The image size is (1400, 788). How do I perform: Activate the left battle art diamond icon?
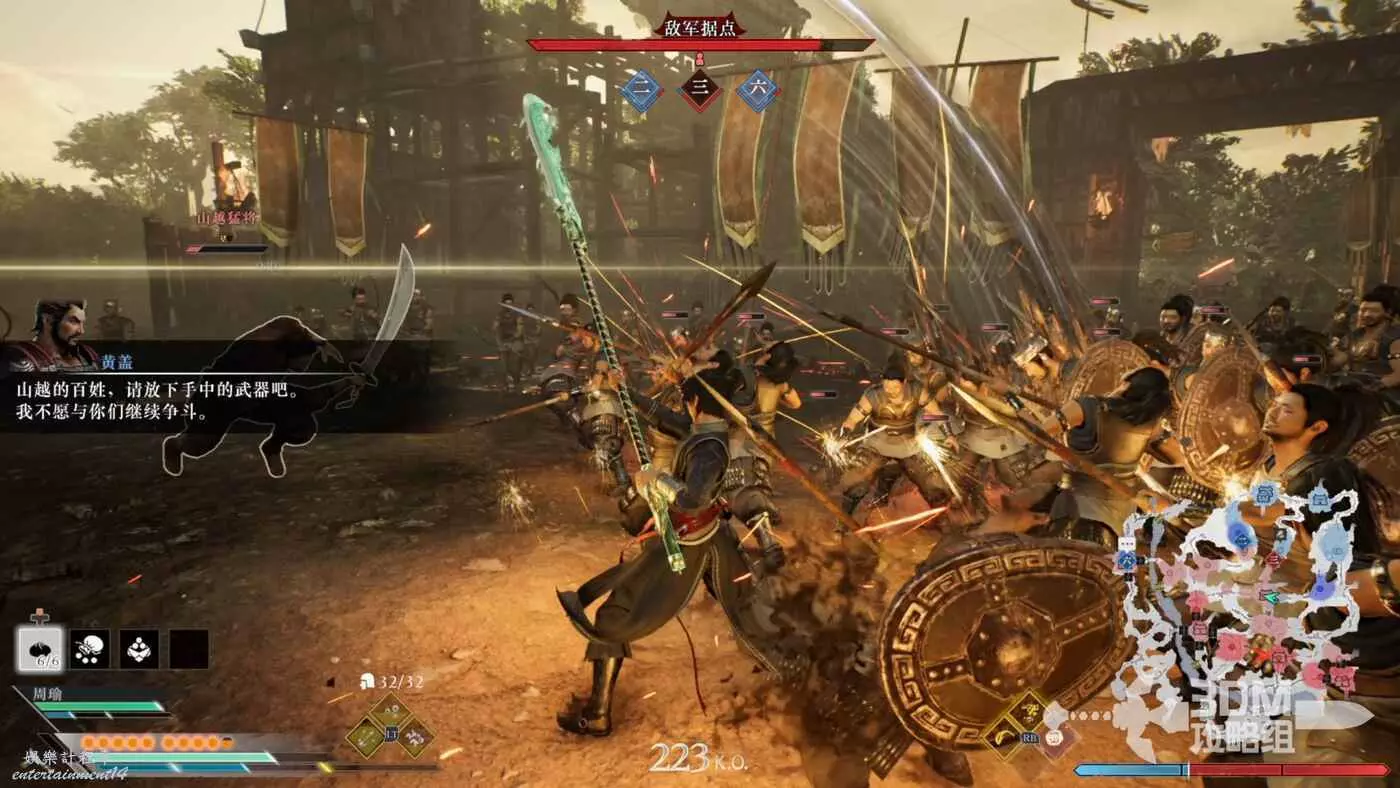coord(365,737)
